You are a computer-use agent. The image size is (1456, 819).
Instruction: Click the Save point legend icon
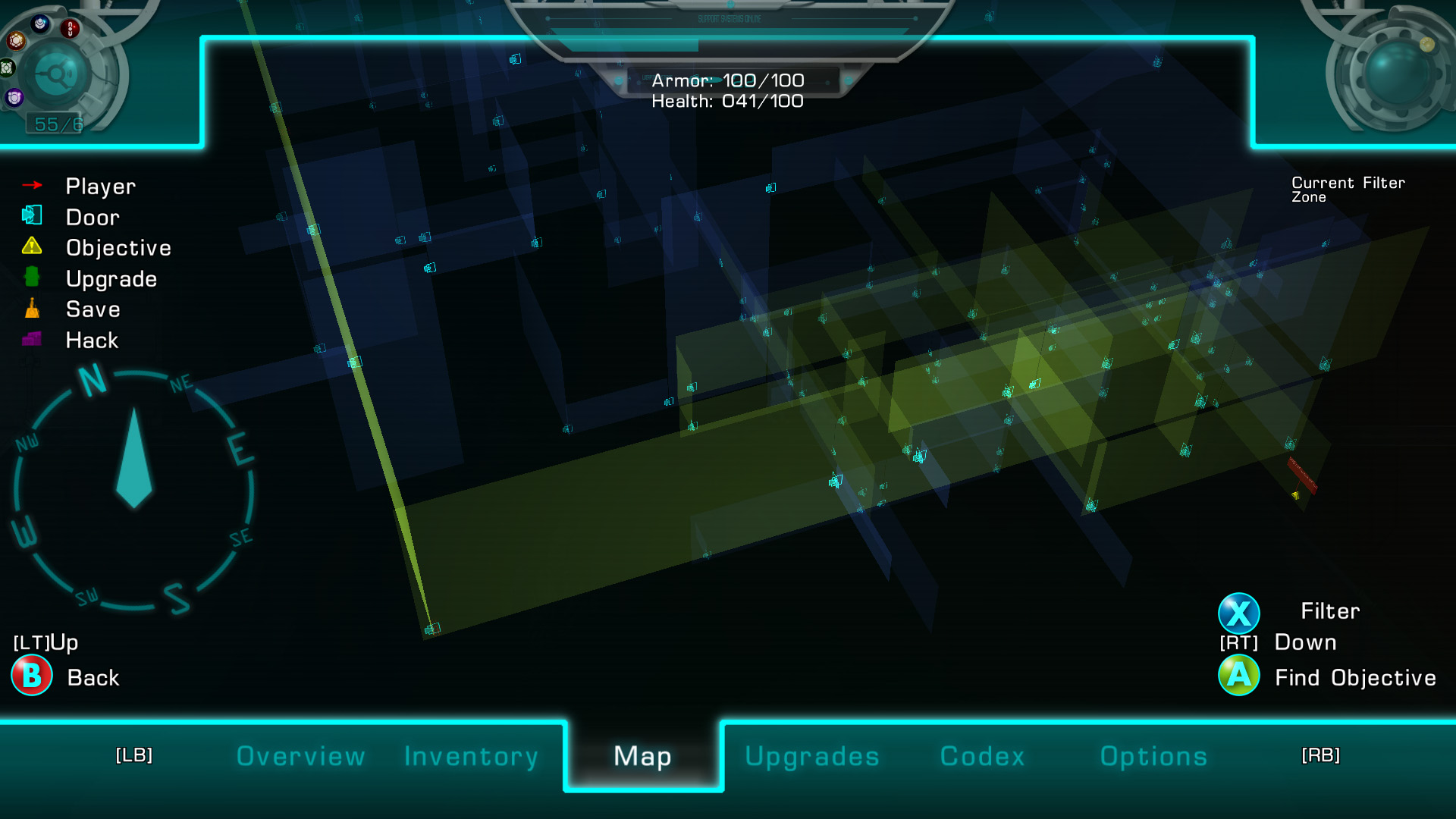click(x=32, y=308)
